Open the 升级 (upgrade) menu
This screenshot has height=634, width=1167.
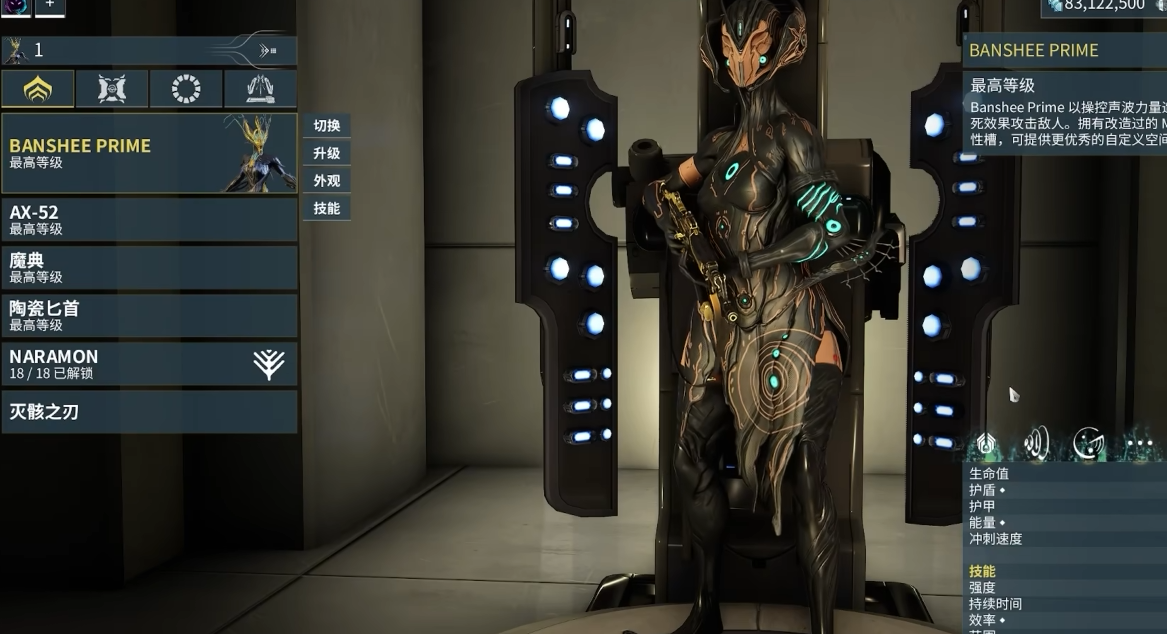pyautogui.click(x=327, y=153)
